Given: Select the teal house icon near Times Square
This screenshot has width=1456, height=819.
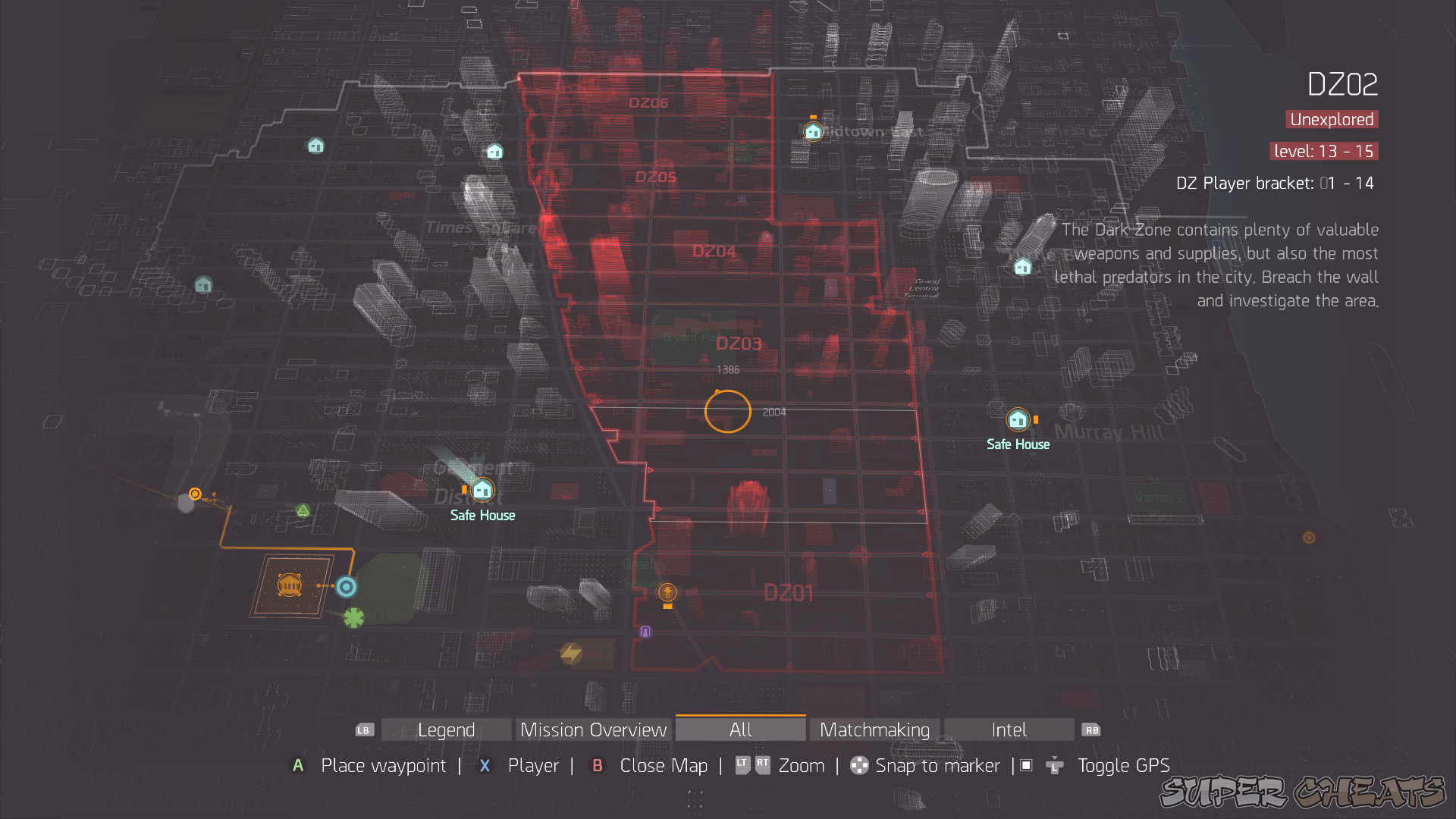Looking at the screenshot, I should click(494, 151).
